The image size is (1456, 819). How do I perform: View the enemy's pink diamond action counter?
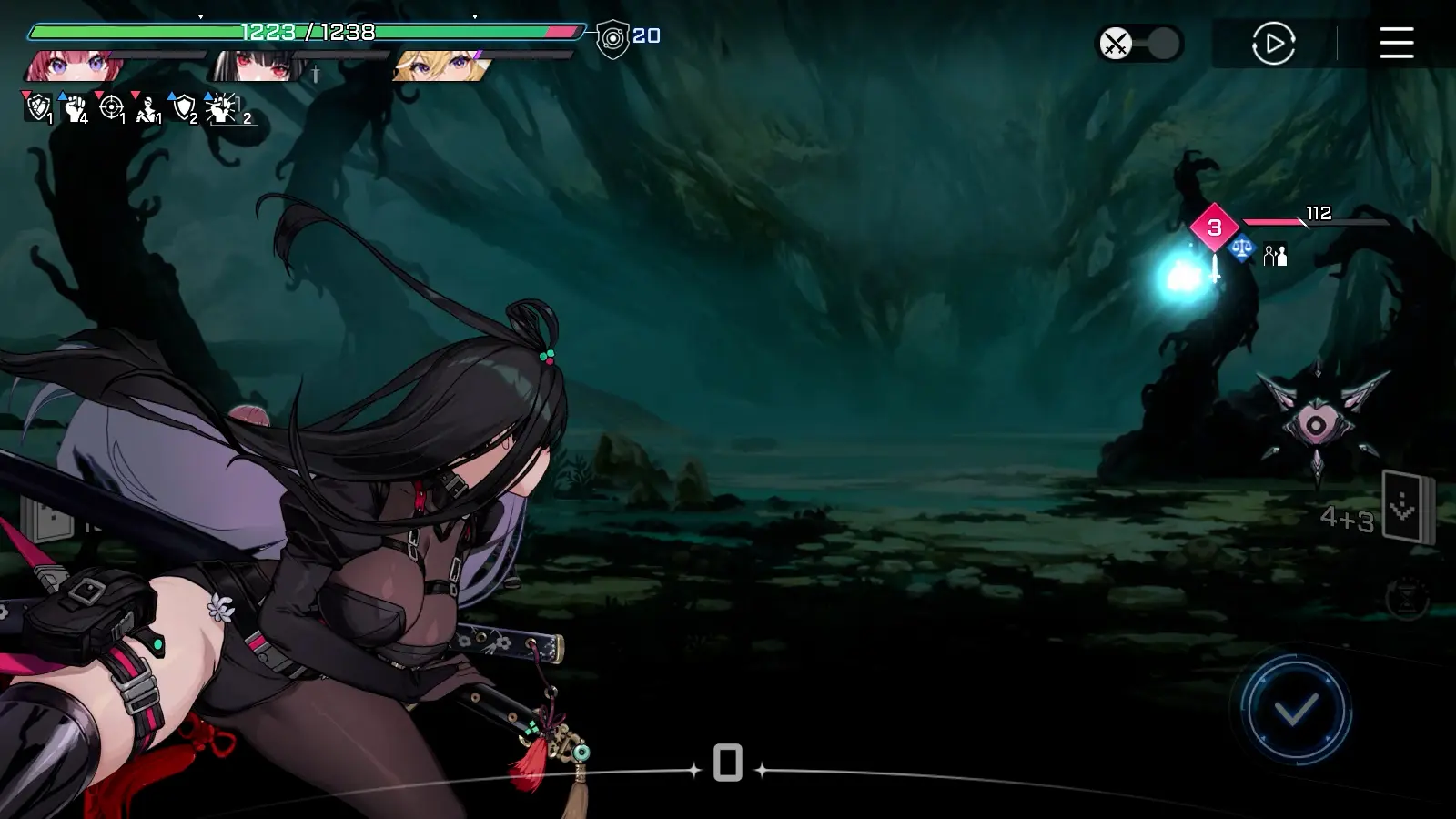1214,227
